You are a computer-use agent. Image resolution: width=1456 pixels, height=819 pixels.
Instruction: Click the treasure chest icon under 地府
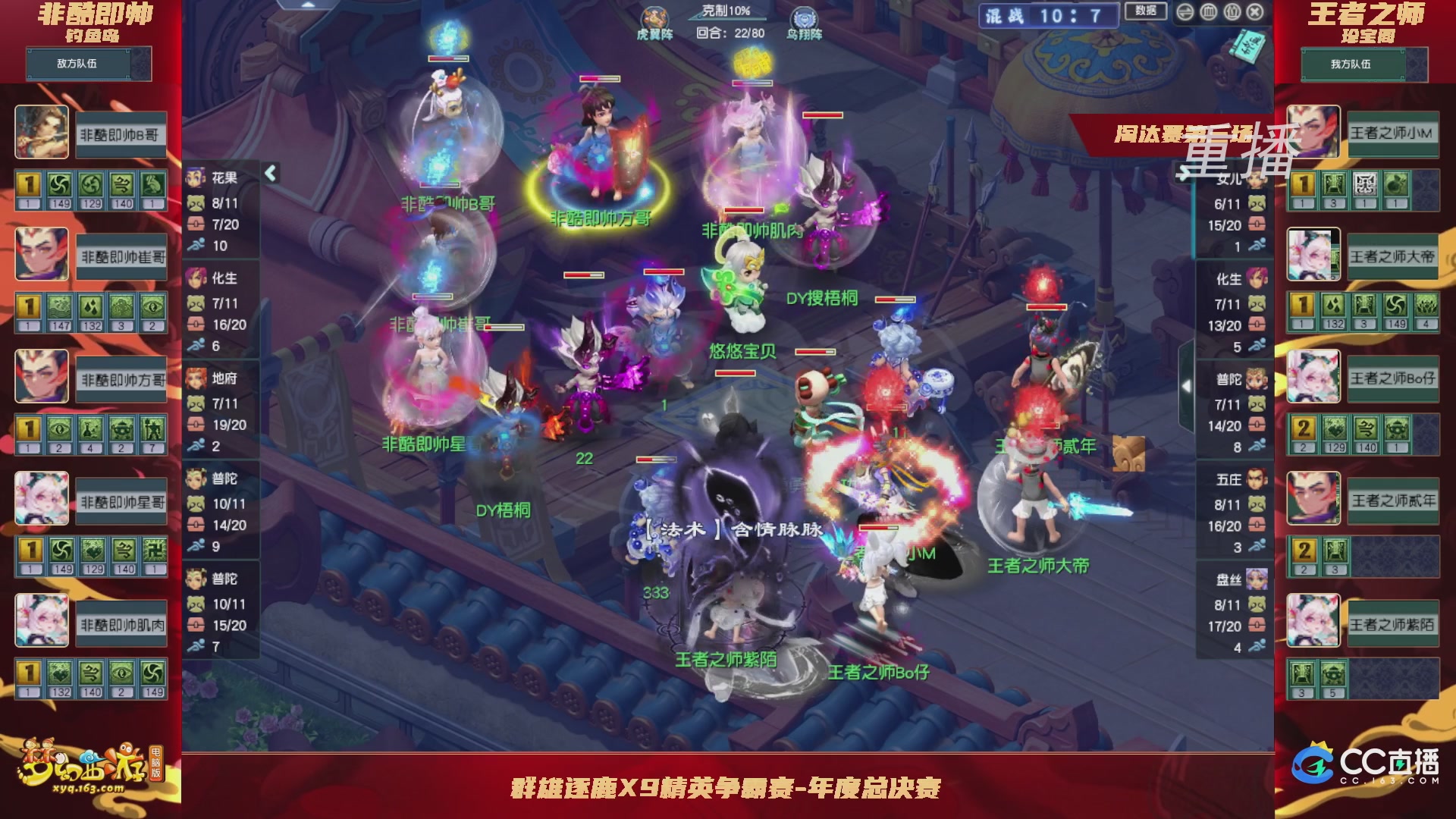point(196,422)
